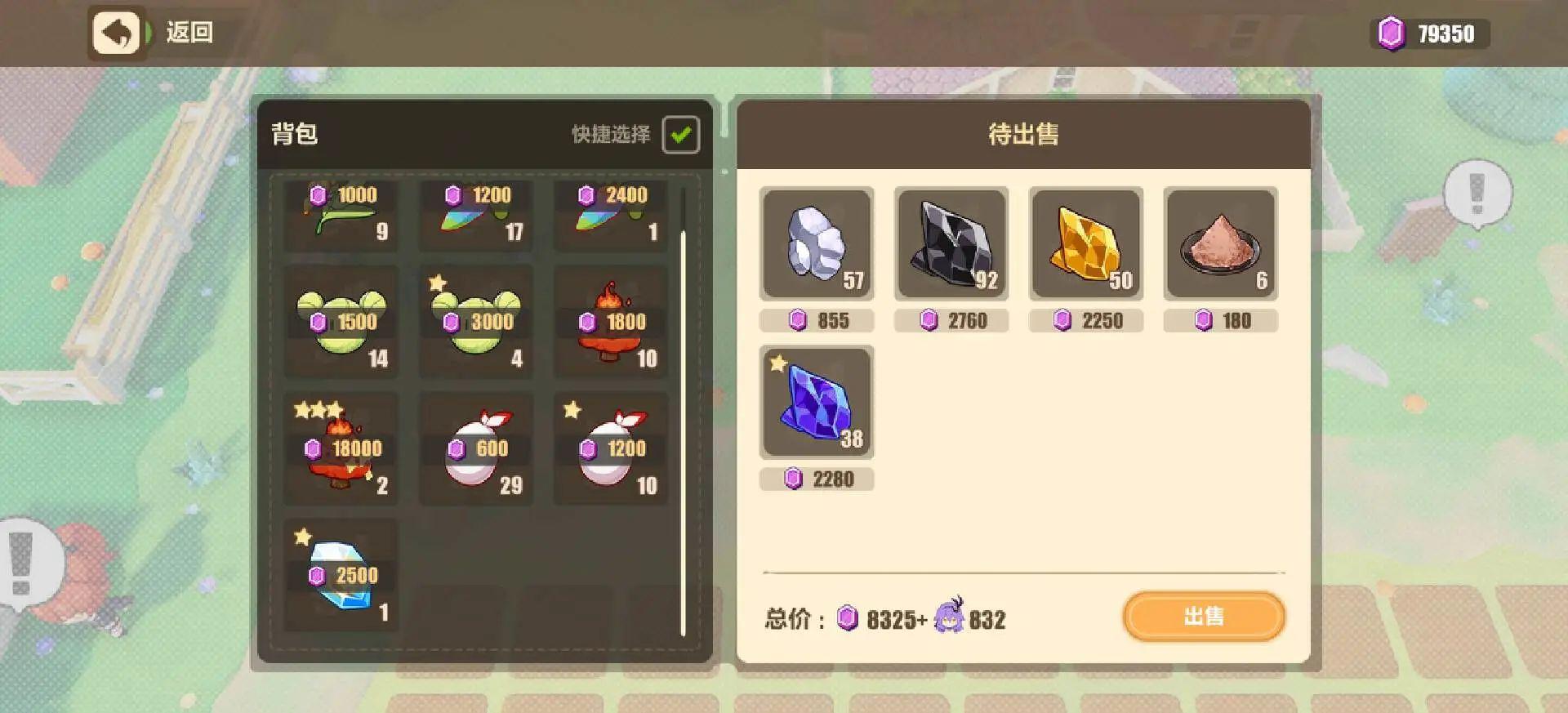The width and height of the screenshot is (1568, 713).
Task: Select the white stone stack priced 855
Action: pyautogui.click(x=816, y=245)
